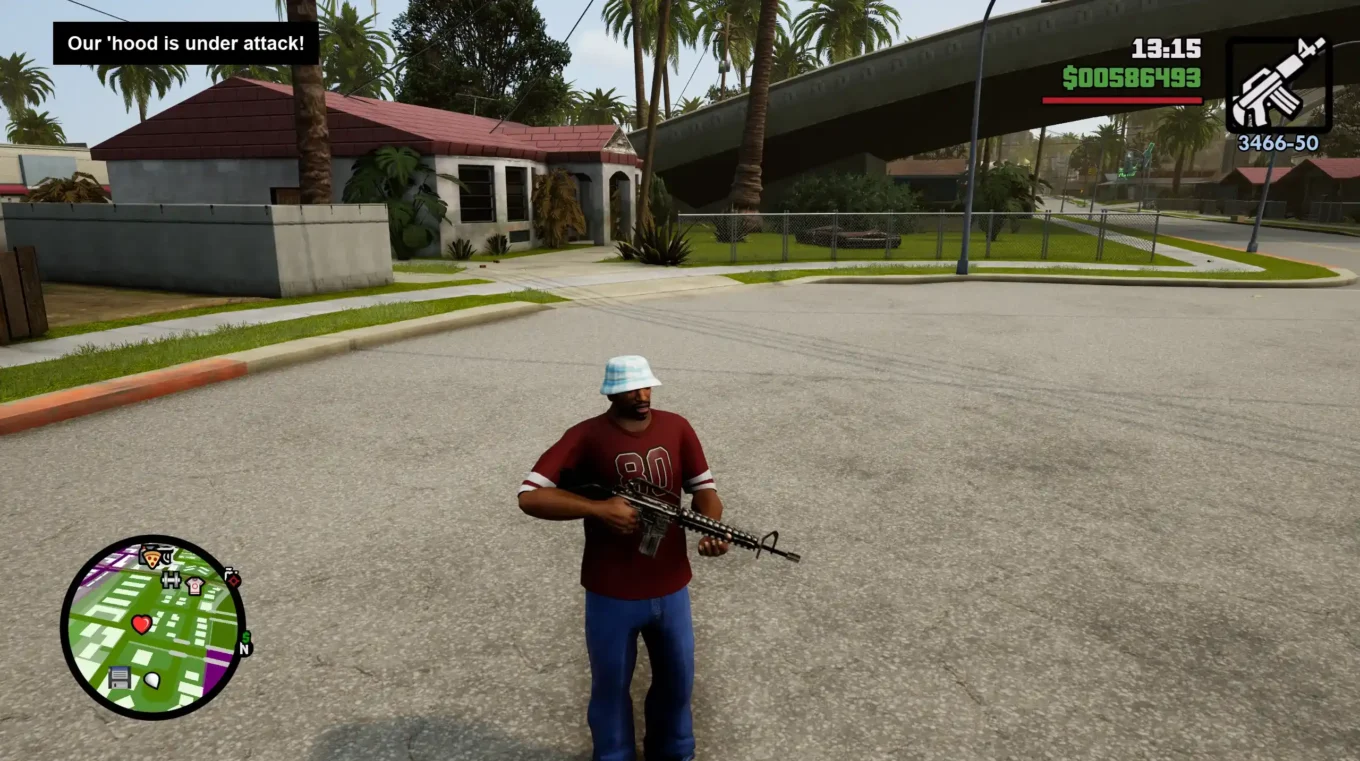Select the gym dumbbell icon on the minimap

pos(171,580)
